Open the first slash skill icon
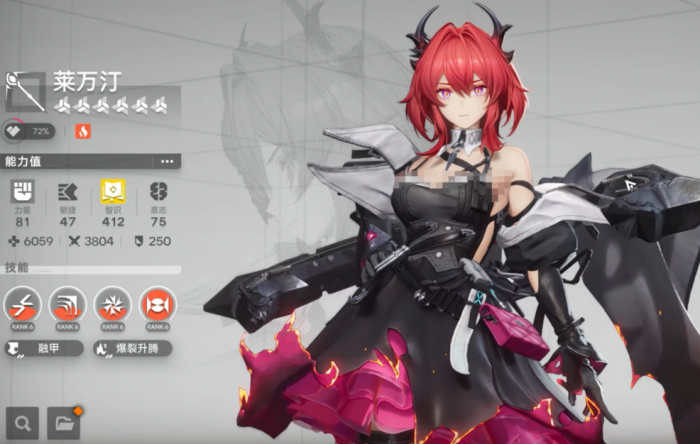Screen dimensions: 700x444 click(23, 304)
